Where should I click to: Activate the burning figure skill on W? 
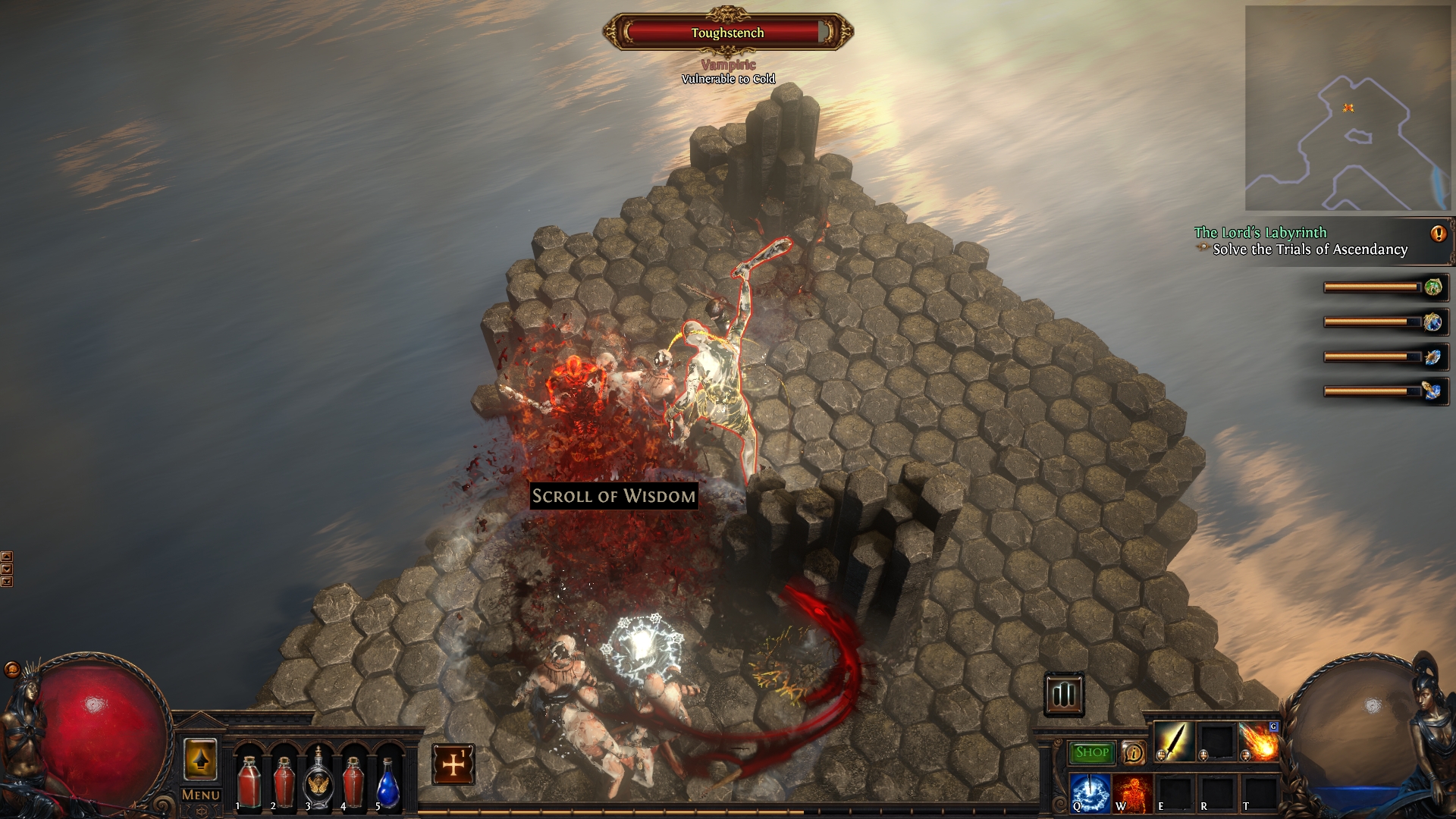pos(1133,791)
